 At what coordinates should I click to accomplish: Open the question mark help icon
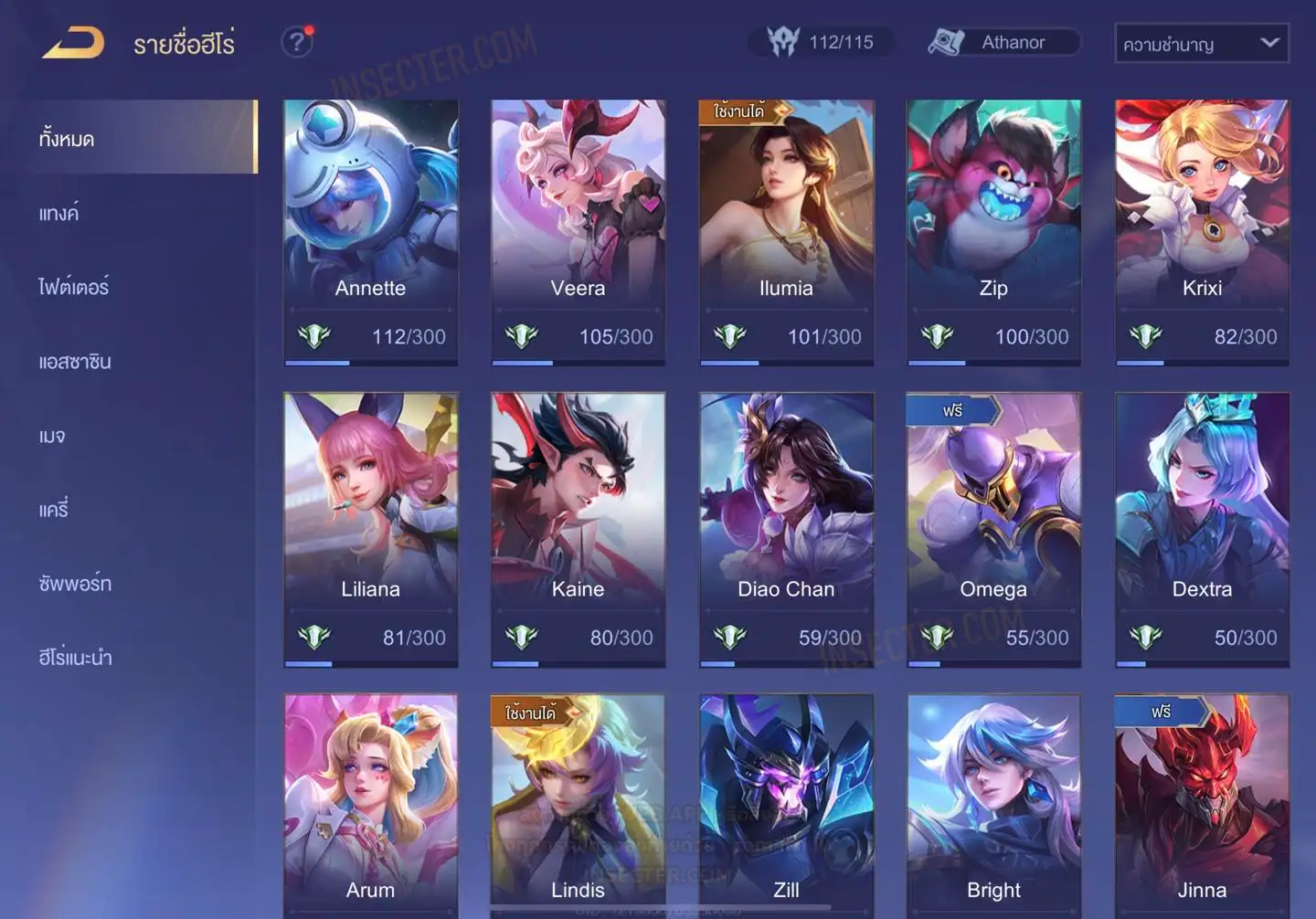[x=296, y=42]
